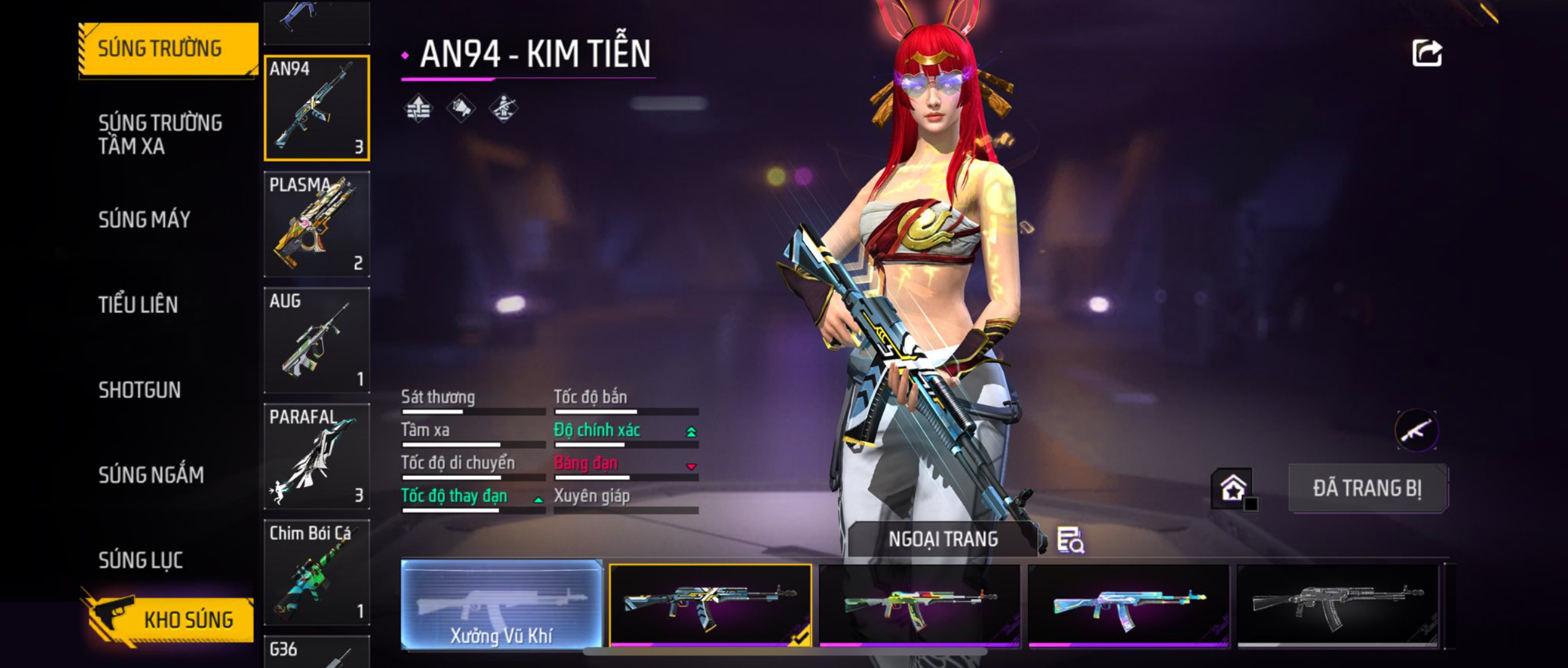Pick the PARAFAL weapon tile
Image resolution: width=1568 pixels, height=668 pixels.
316,456
